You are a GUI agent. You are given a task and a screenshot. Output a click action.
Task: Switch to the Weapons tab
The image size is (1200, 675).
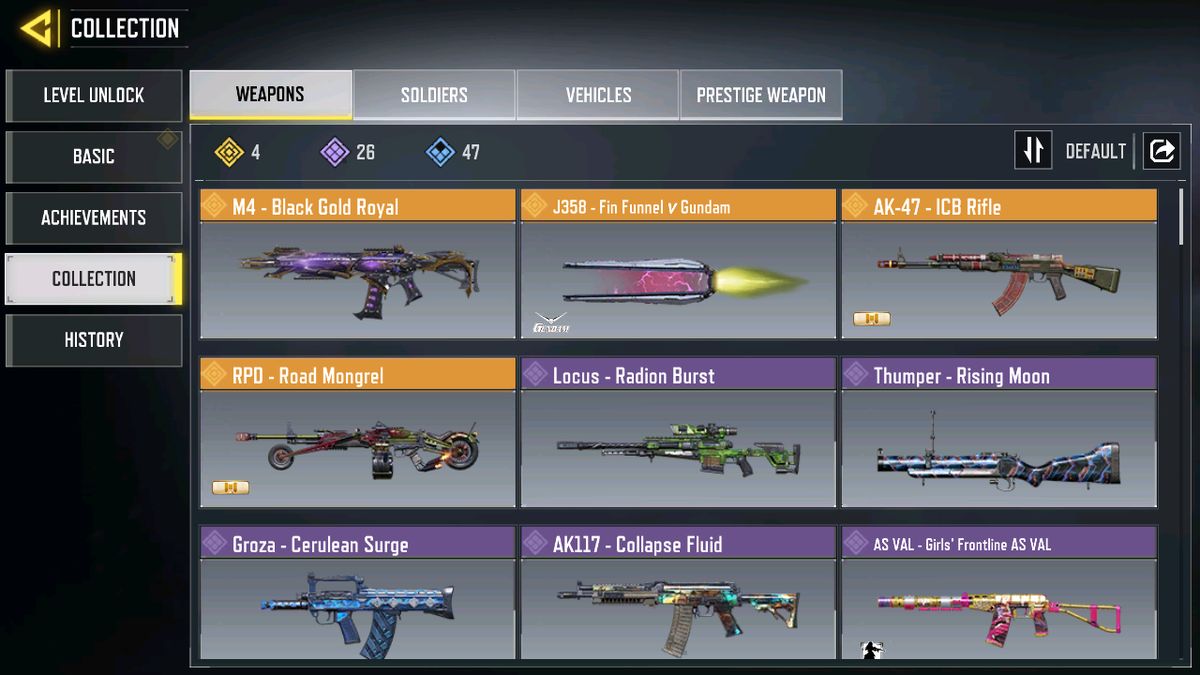270,95
